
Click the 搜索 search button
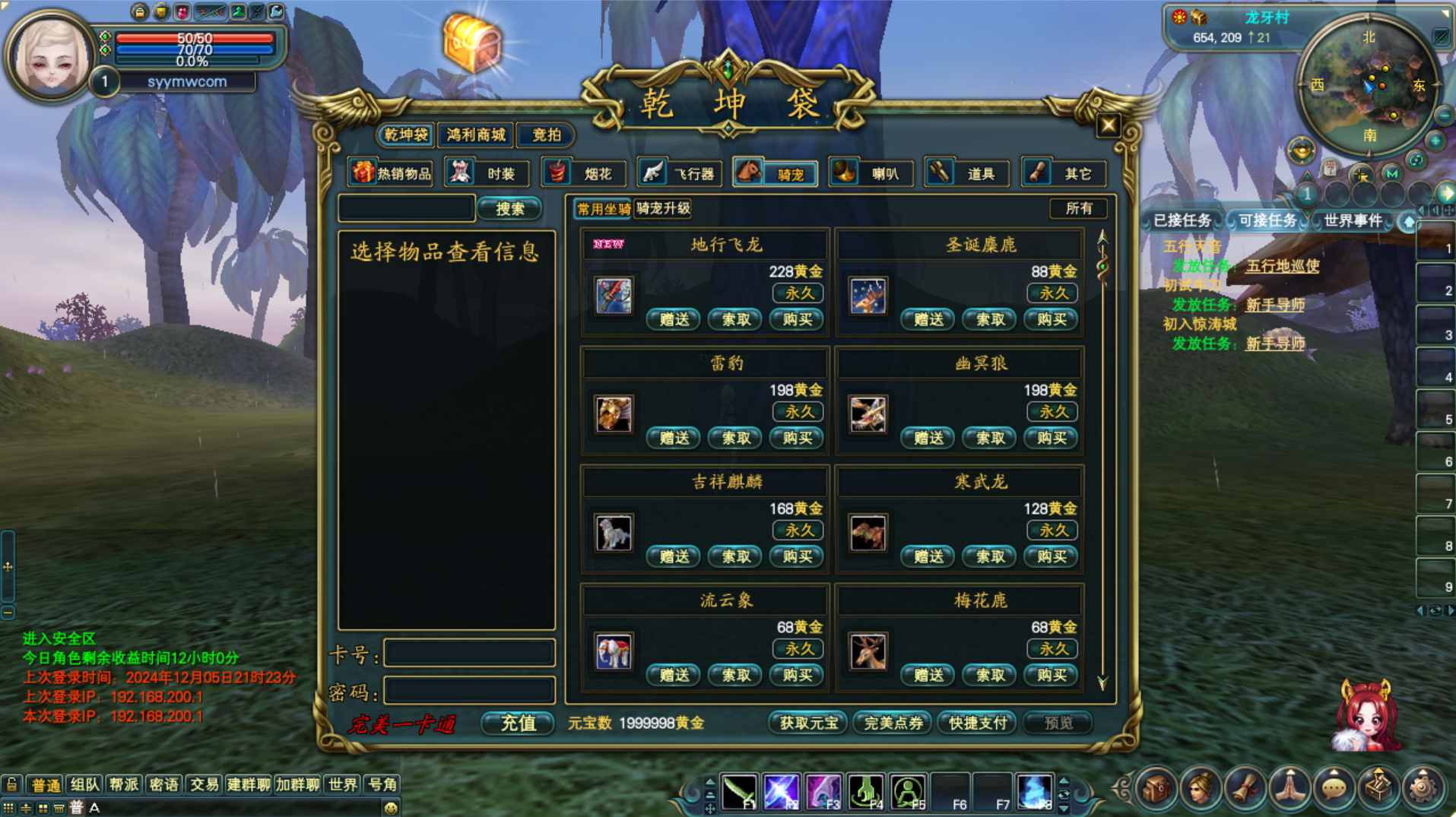click(x=509, y=208)
